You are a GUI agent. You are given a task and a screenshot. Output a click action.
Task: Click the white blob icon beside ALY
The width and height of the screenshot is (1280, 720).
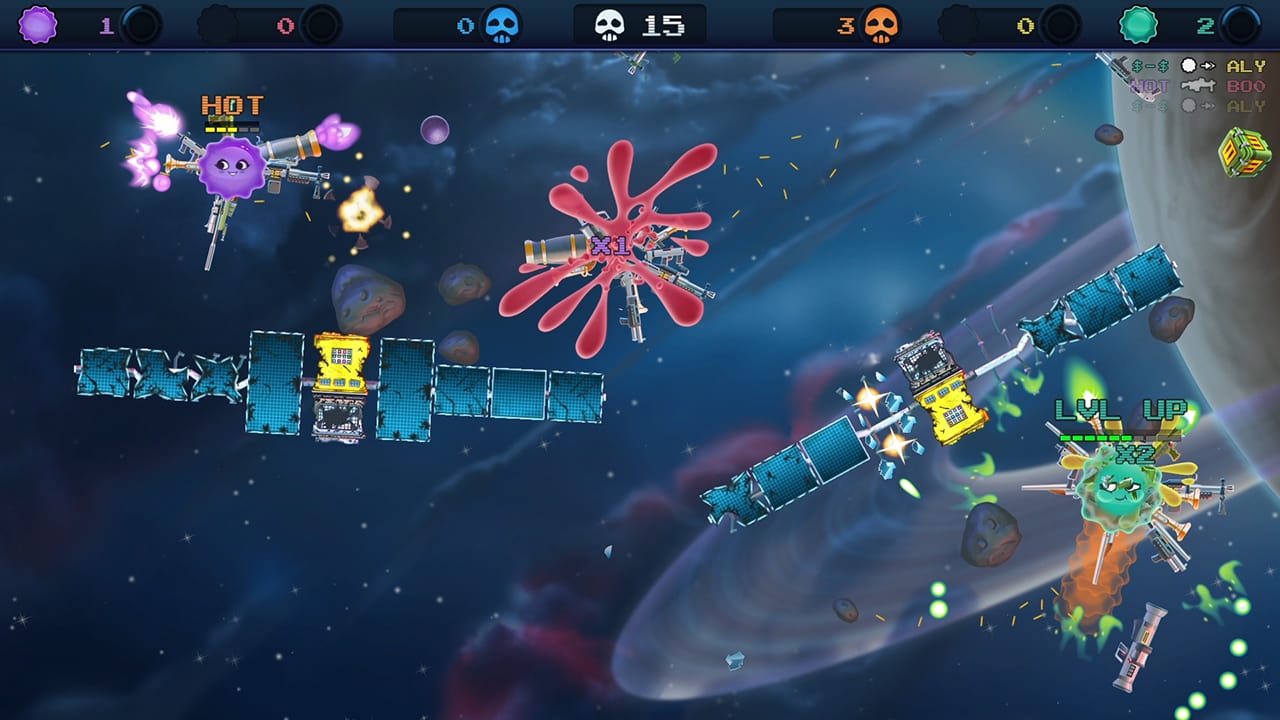[x=1189, y=65]
